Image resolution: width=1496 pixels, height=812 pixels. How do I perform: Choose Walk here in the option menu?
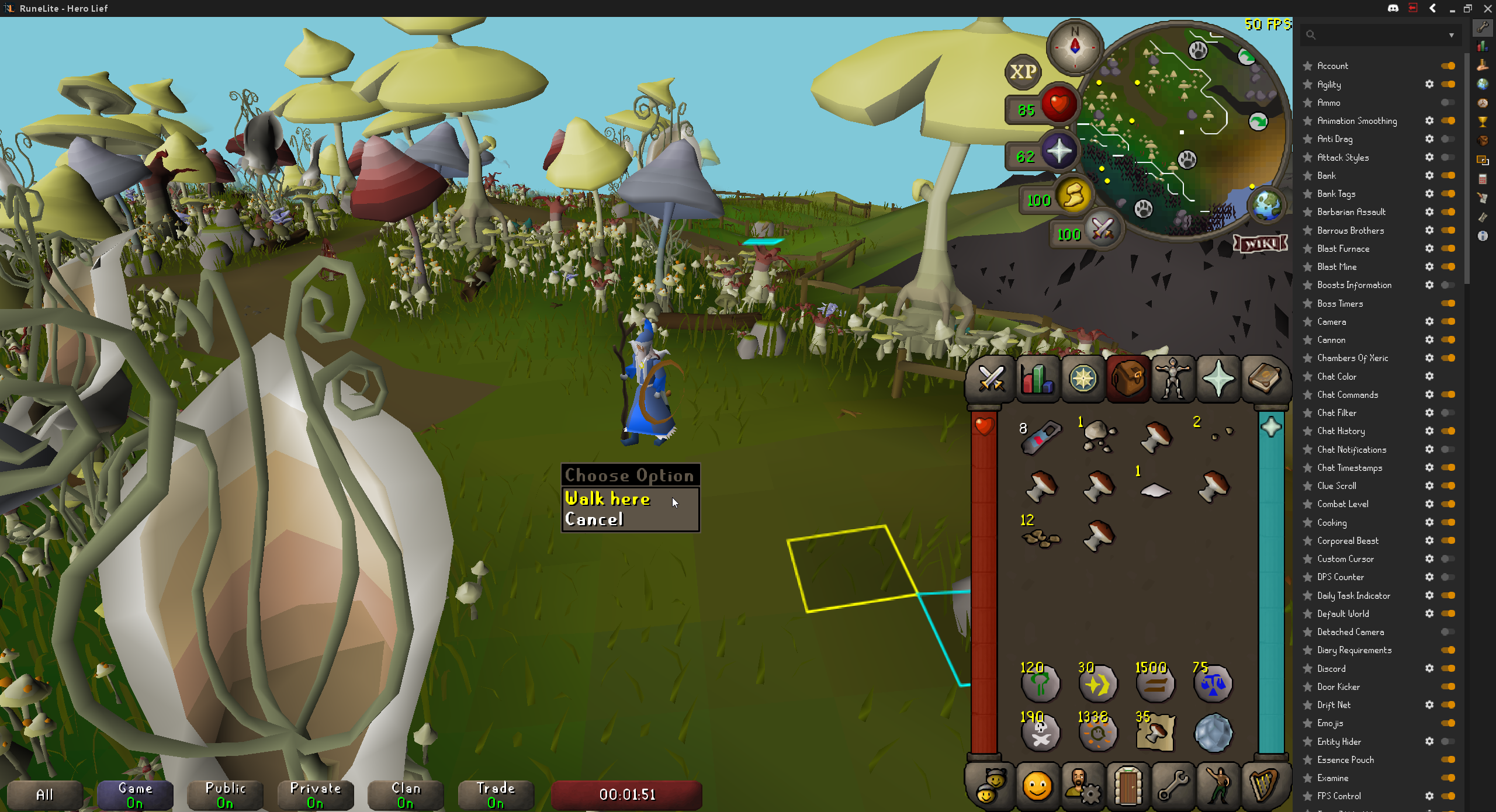(x=608, y=499)
